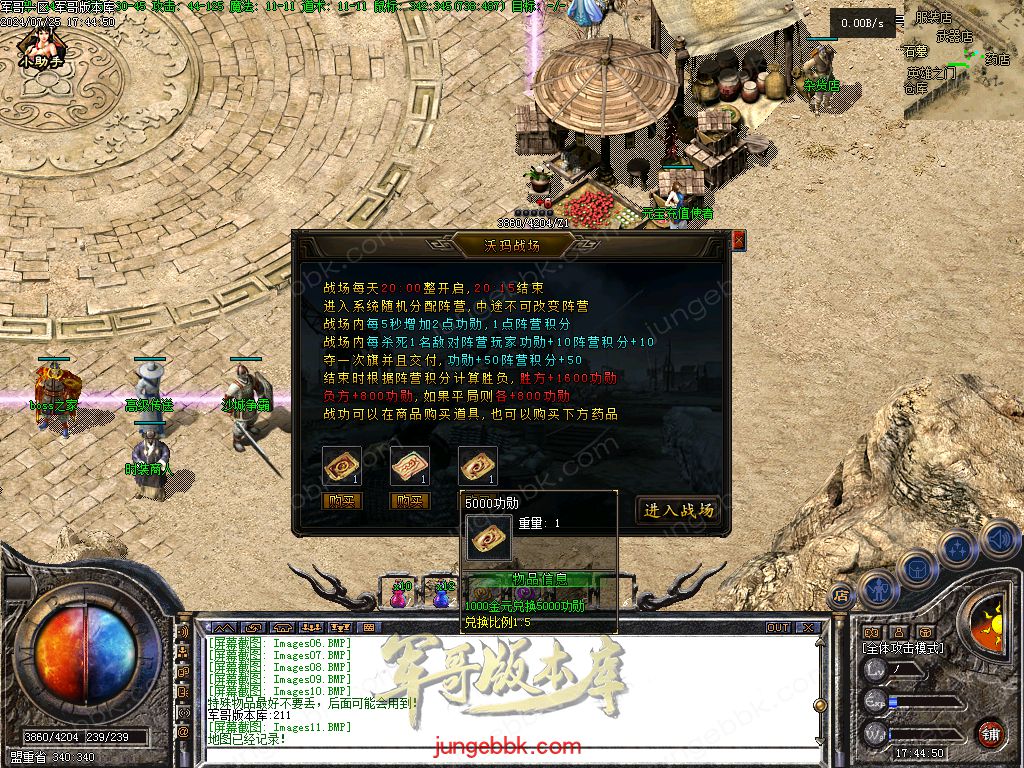The height and width of the screenshot is (768, 1024).
Task: Open the 店 shop round button
Action: click(841, 593)
